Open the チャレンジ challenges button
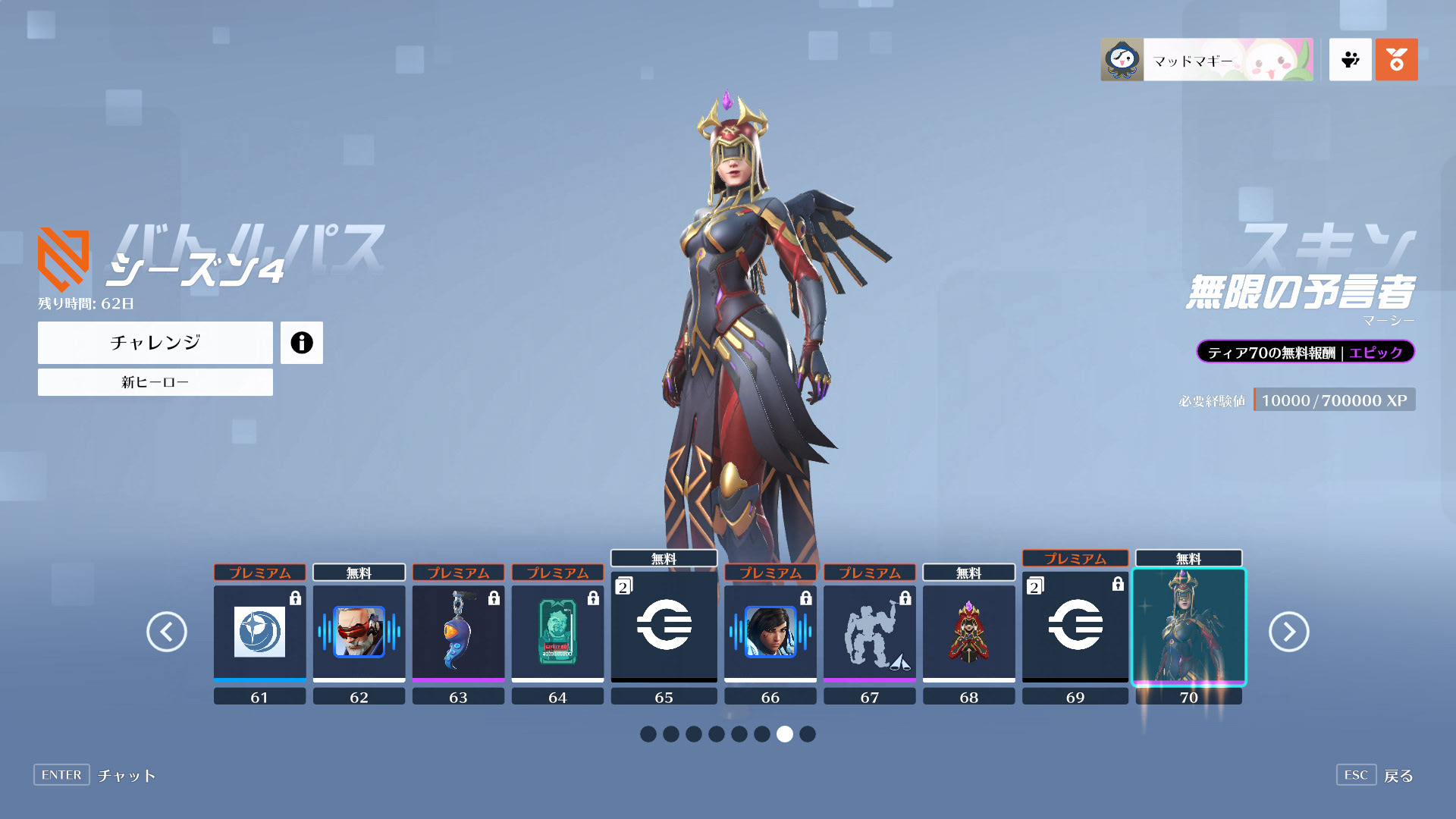The image size is (1456, 819). coord(155,343)
